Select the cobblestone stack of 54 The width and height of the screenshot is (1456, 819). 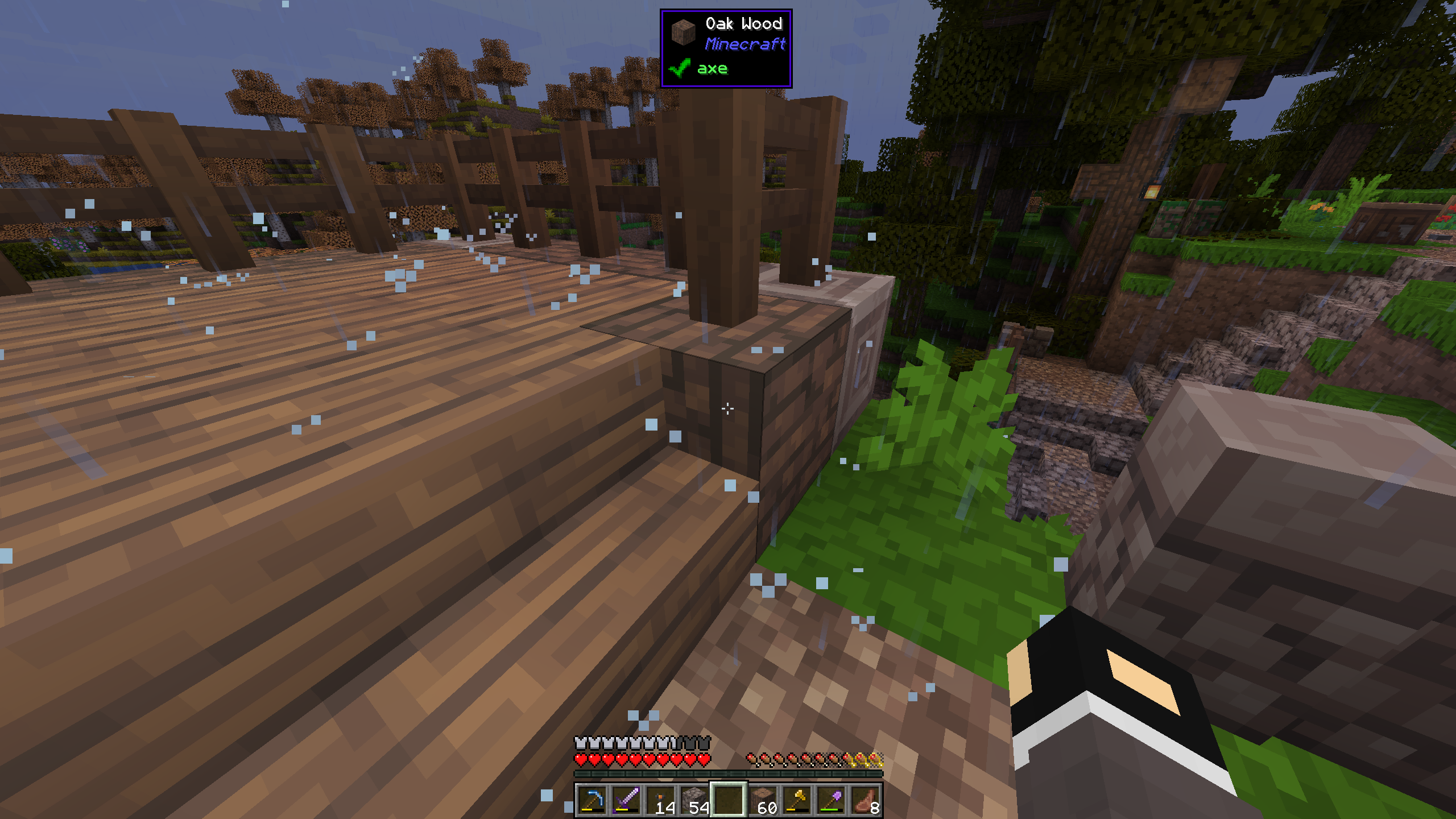tap(694, 800)
